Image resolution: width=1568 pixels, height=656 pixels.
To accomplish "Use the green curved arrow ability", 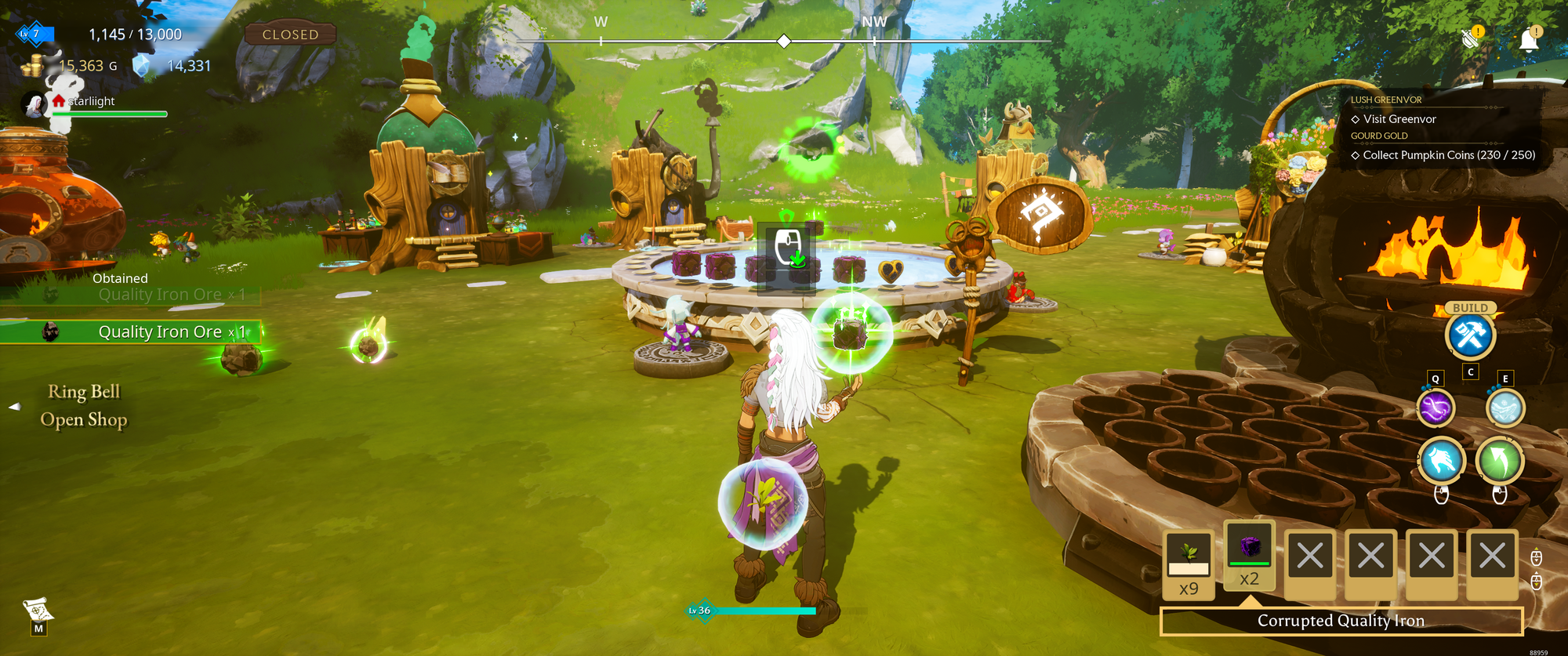I will pyautogui.click(x=1500, y=460).
